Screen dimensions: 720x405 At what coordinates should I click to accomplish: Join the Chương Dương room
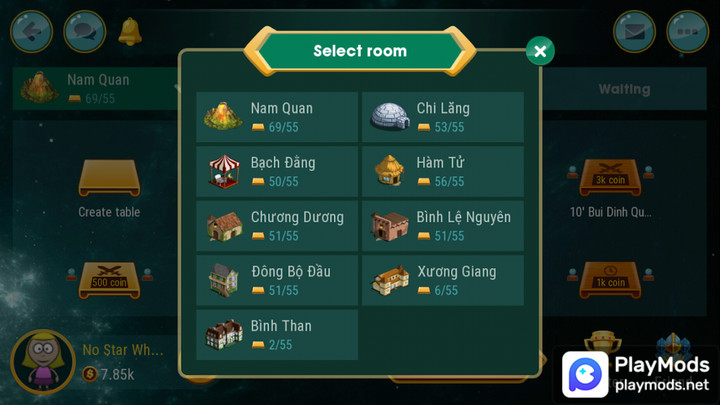coord(277,226)
